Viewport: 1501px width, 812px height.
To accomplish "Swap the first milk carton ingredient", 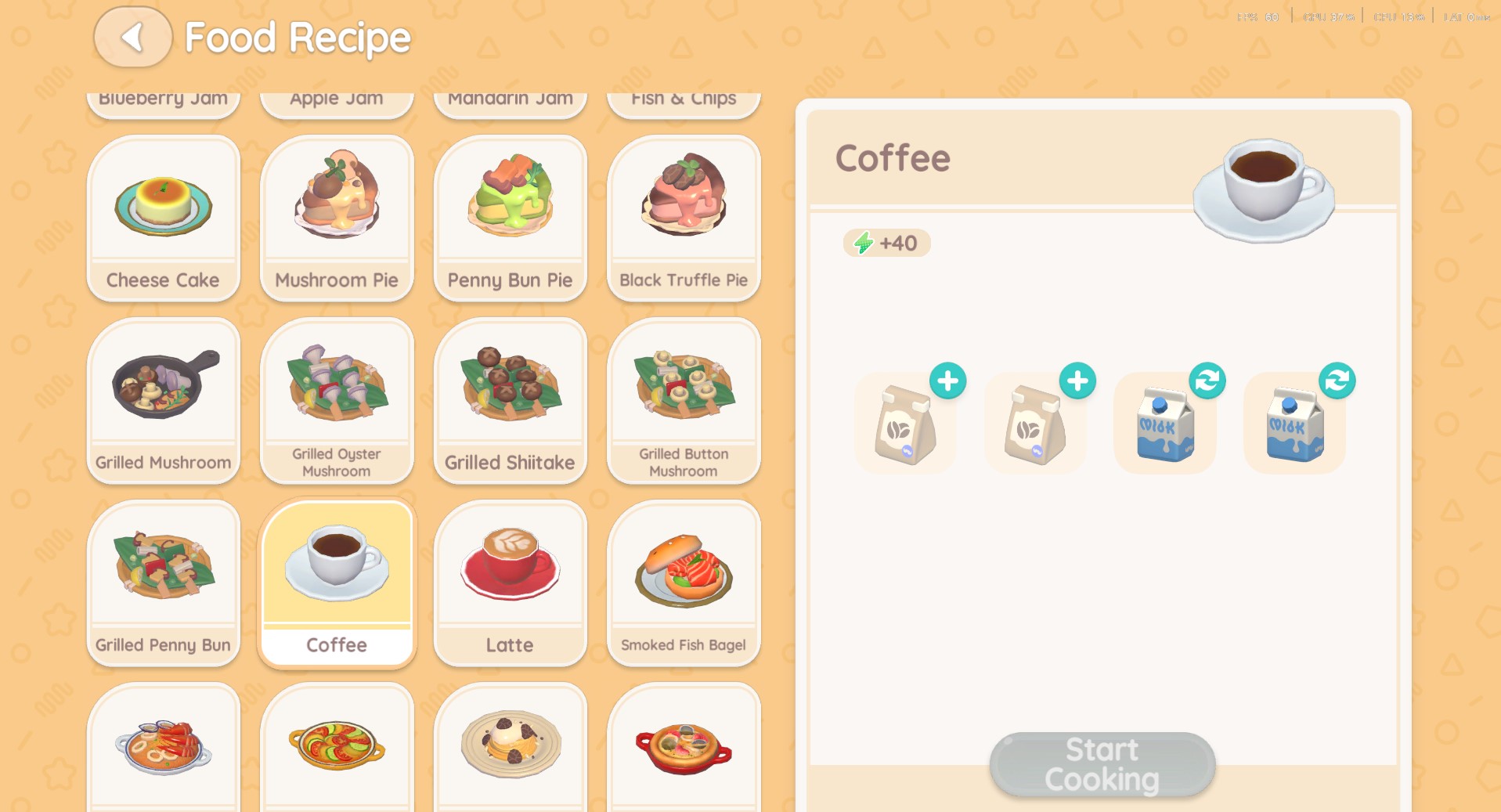I will (x=1208, y=380).
